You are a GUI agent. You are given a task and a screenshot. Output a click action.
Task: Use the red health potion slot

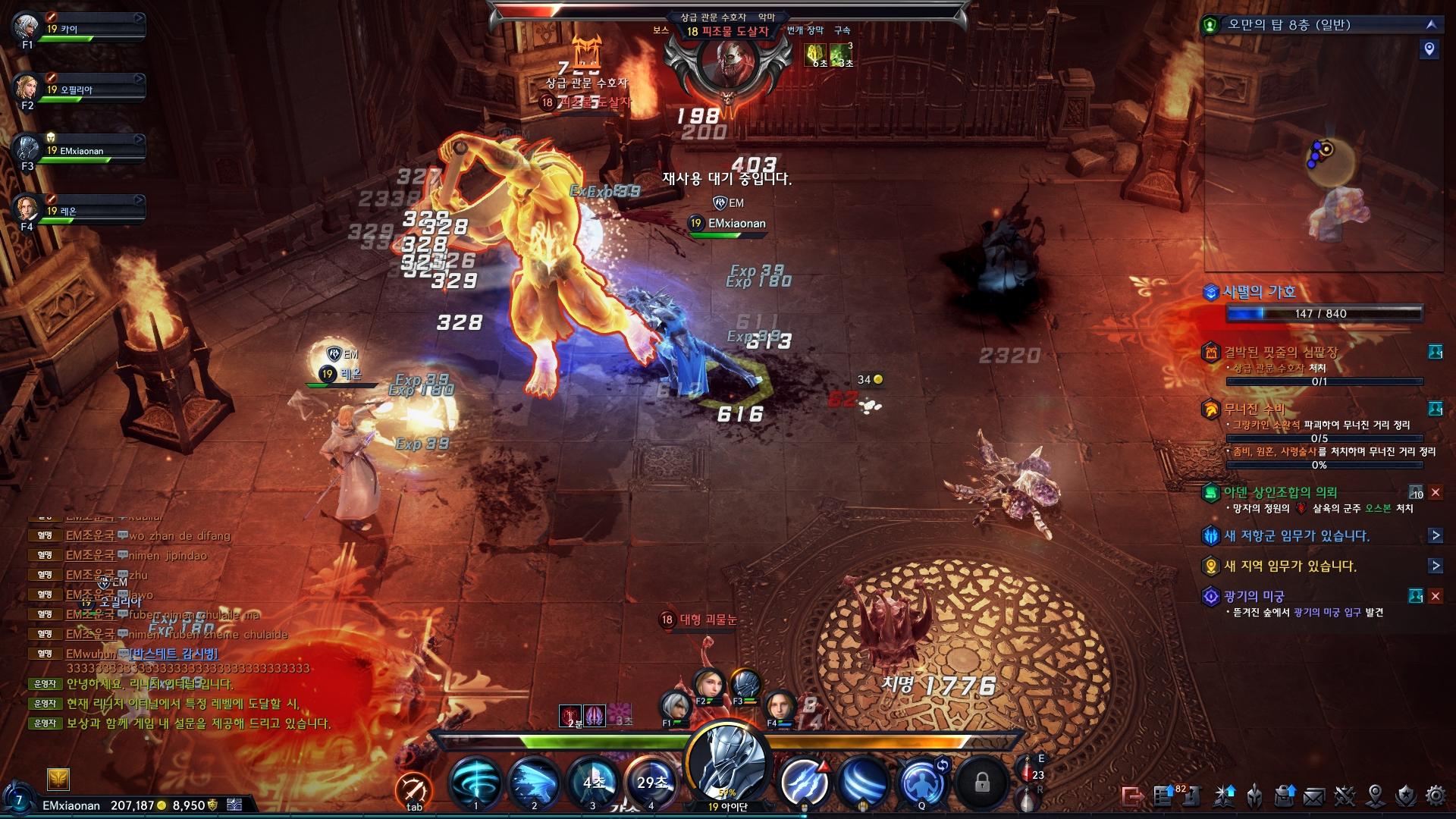coord(1030,773)
